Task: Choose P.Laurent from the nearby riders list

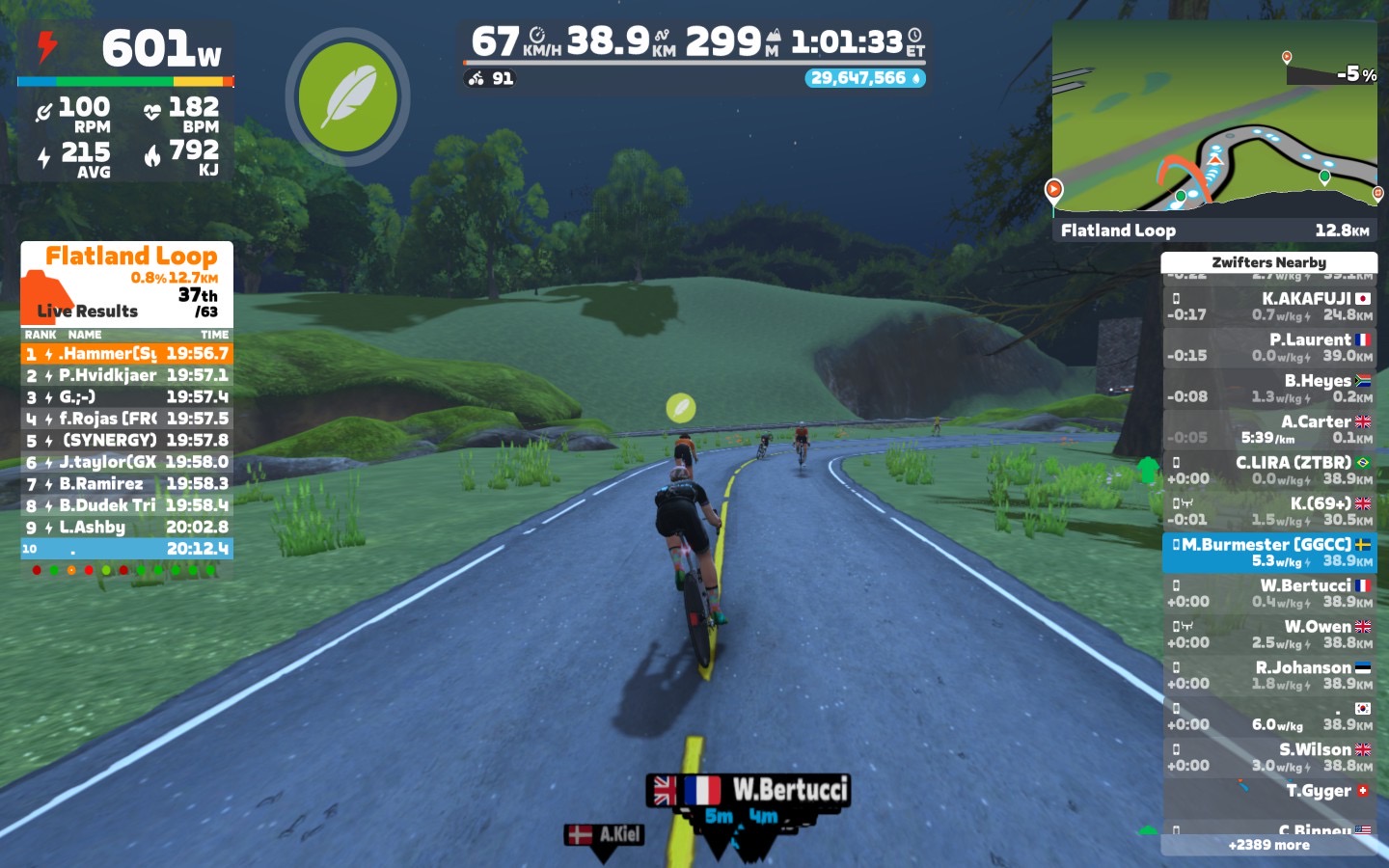Action: 1268,347
